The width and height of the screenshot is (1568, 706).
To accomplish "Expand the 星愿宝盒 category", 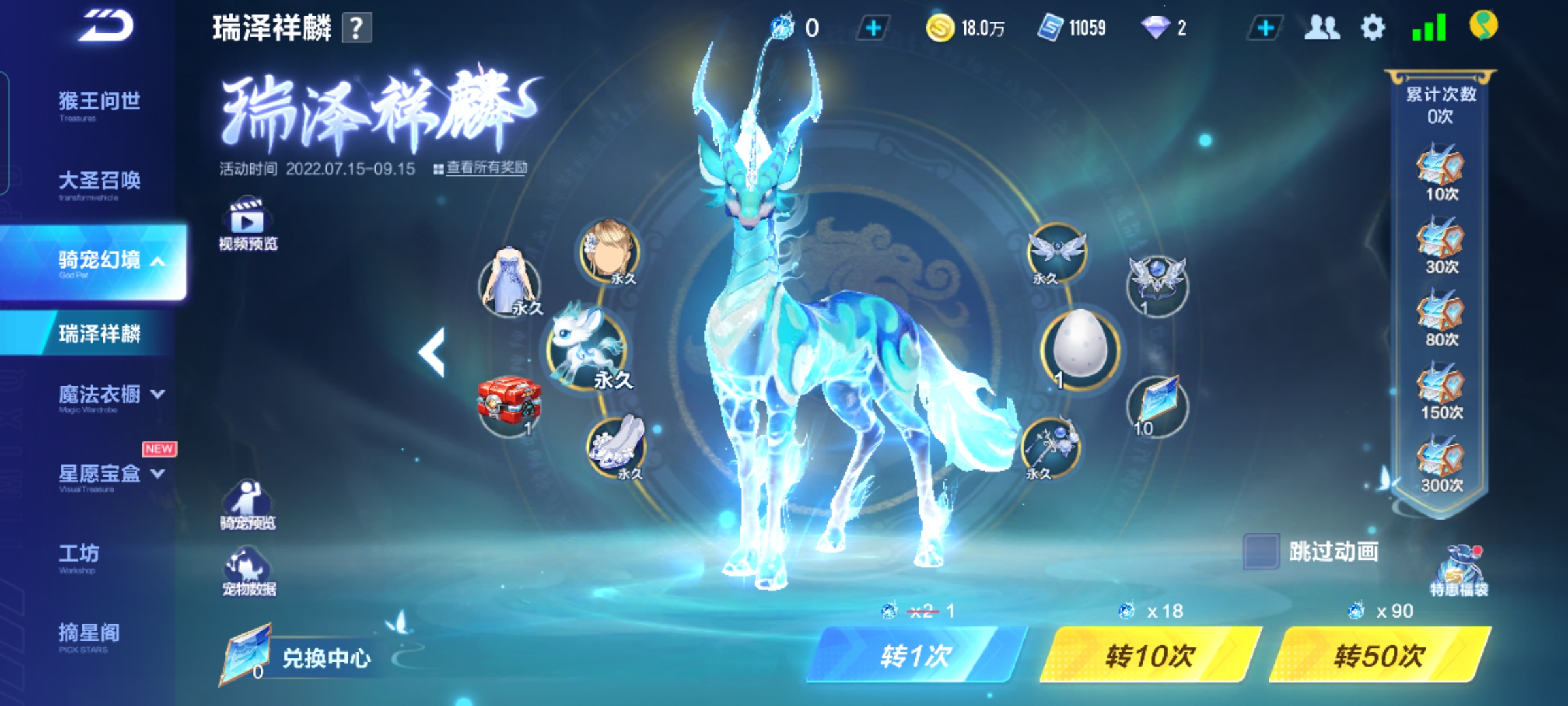I will coord(111,475).
